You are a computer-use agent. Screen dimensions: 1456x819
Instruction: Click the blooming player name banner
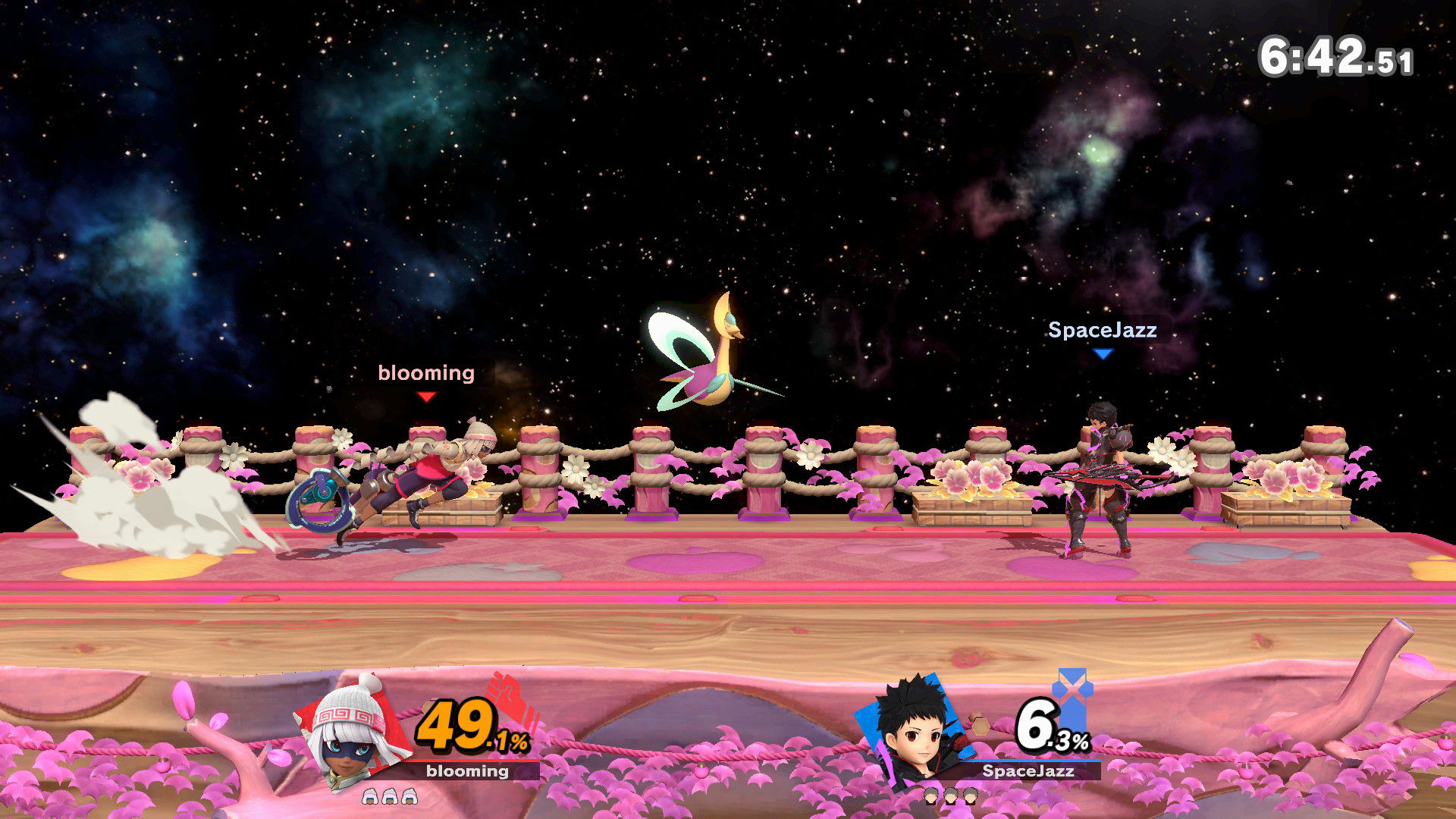click(x=467, y=772)
